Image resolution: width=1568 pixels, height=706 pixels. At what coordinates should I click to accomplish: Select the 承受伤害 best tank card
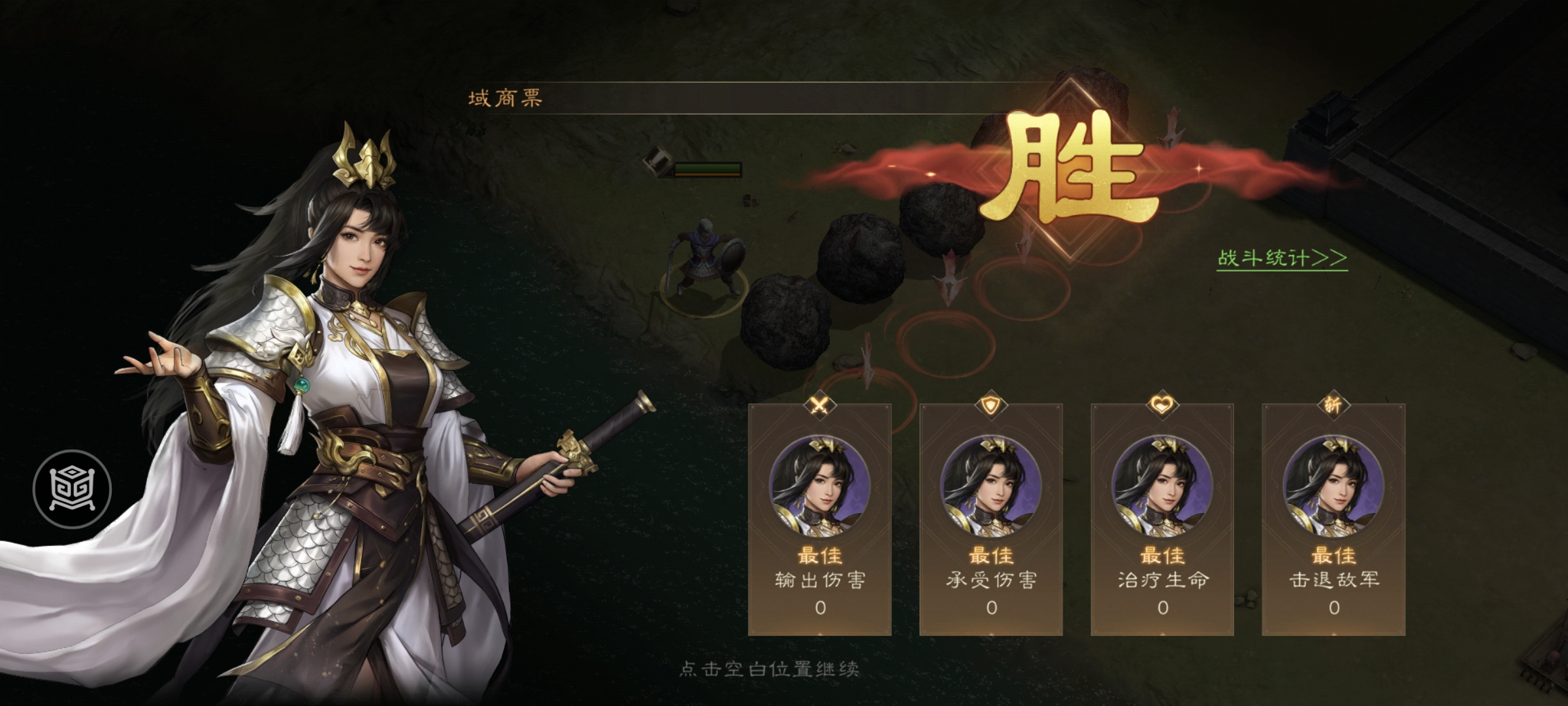(991, 520)
